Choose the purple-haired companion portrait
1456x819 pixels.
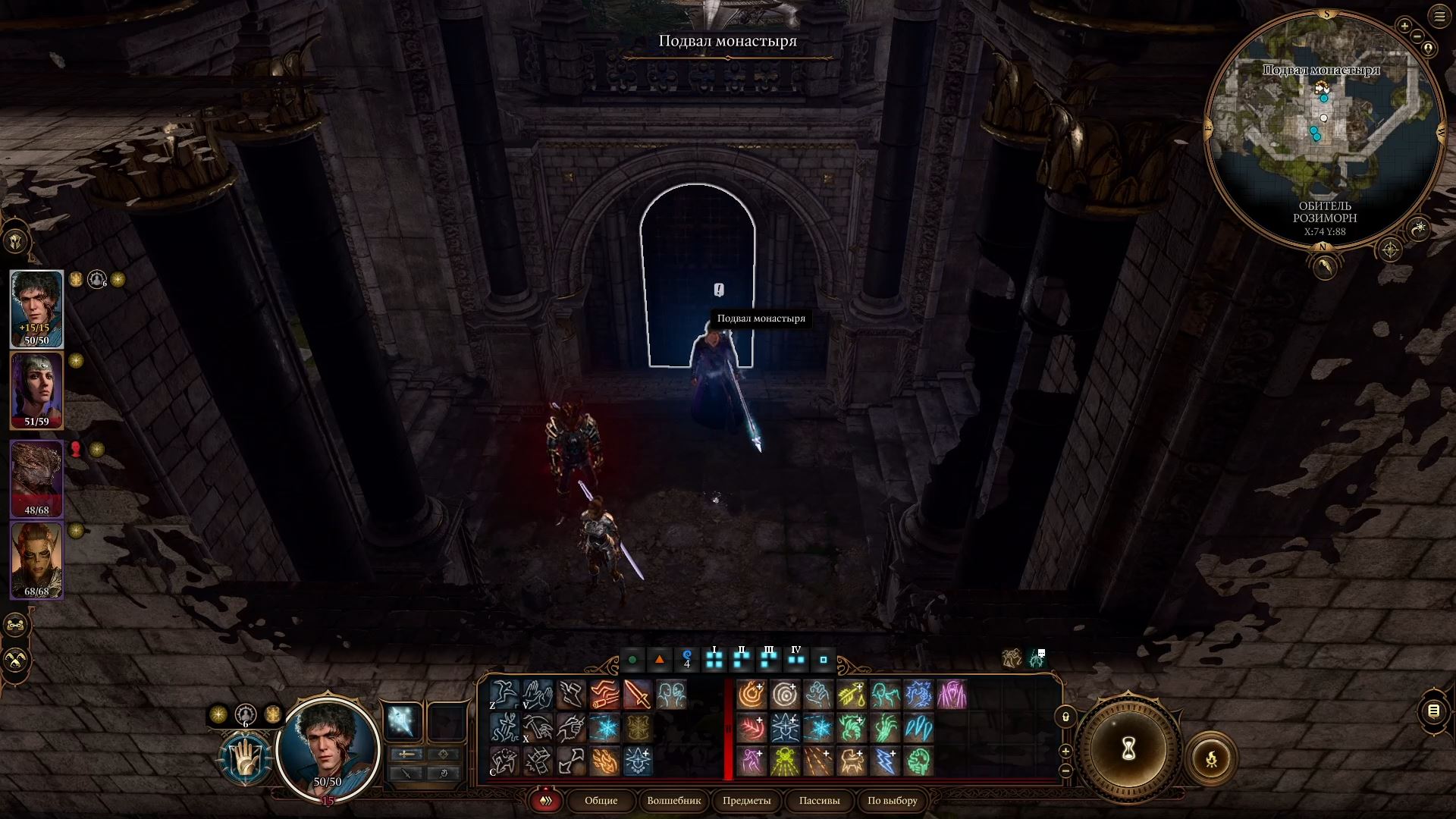[x=36, y=390]
